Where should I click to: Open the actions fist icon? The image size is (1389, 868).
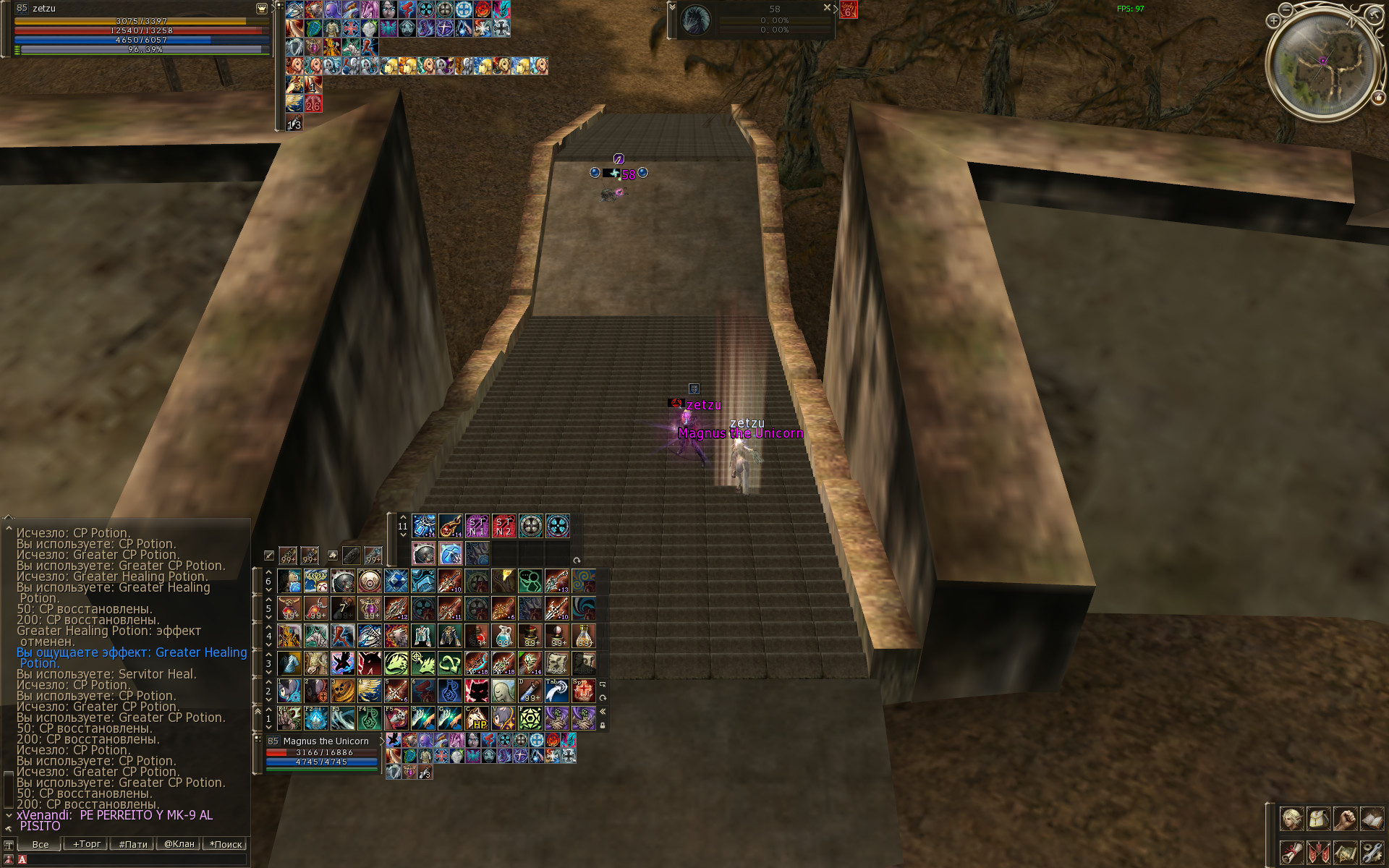click(x=1345, y=820)
